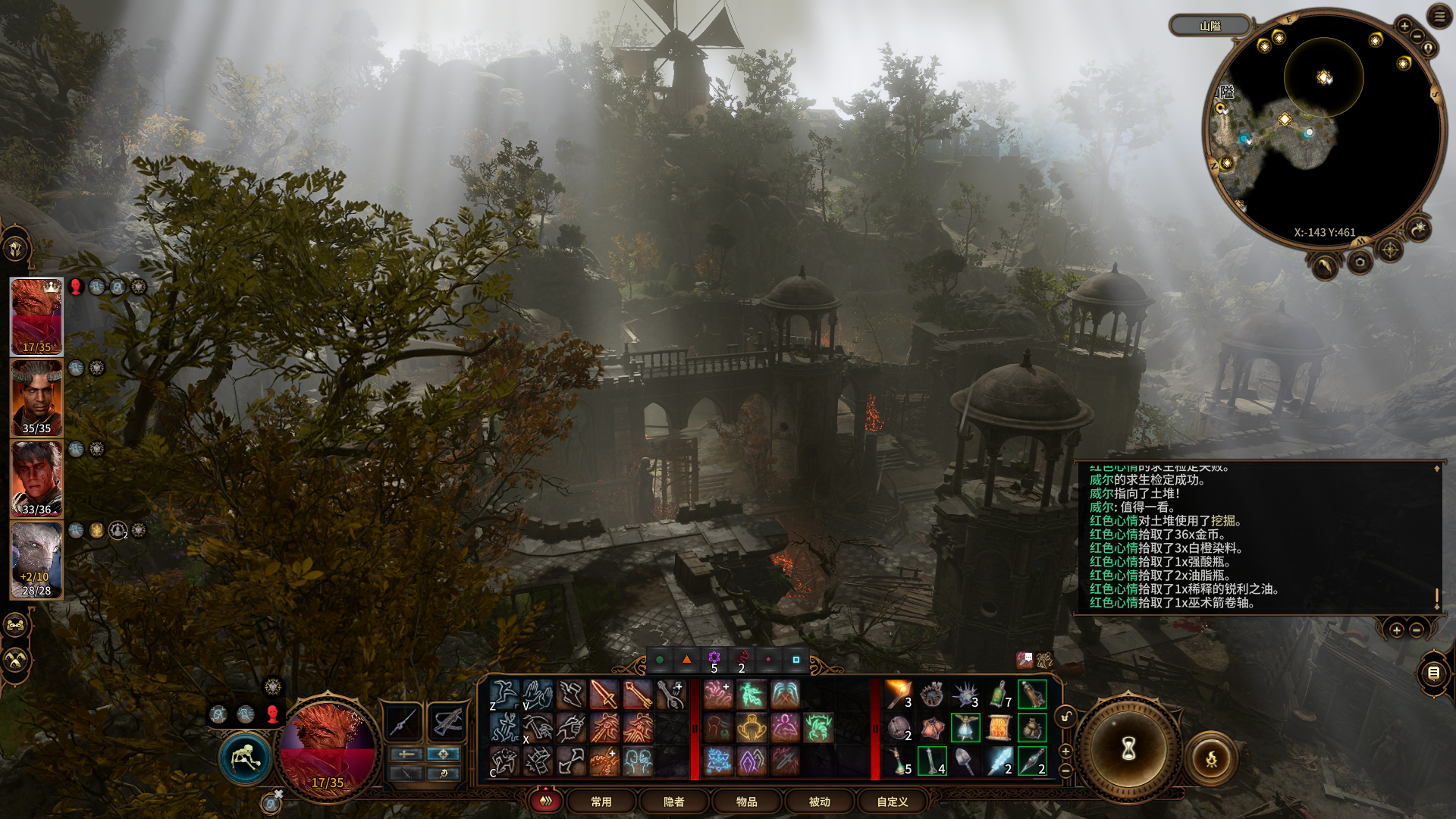The height and width of the screenshot is (819, 1456).
Task: Open the 物品 hotbar tab
Action: pyautogui.click(x=746, y=802)
